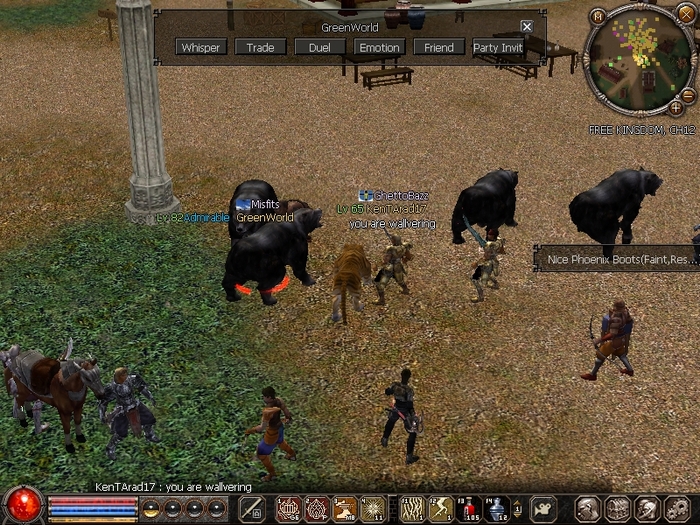
Task: Select the sword attack slot on the bar
Action: (x=251, y=508)
